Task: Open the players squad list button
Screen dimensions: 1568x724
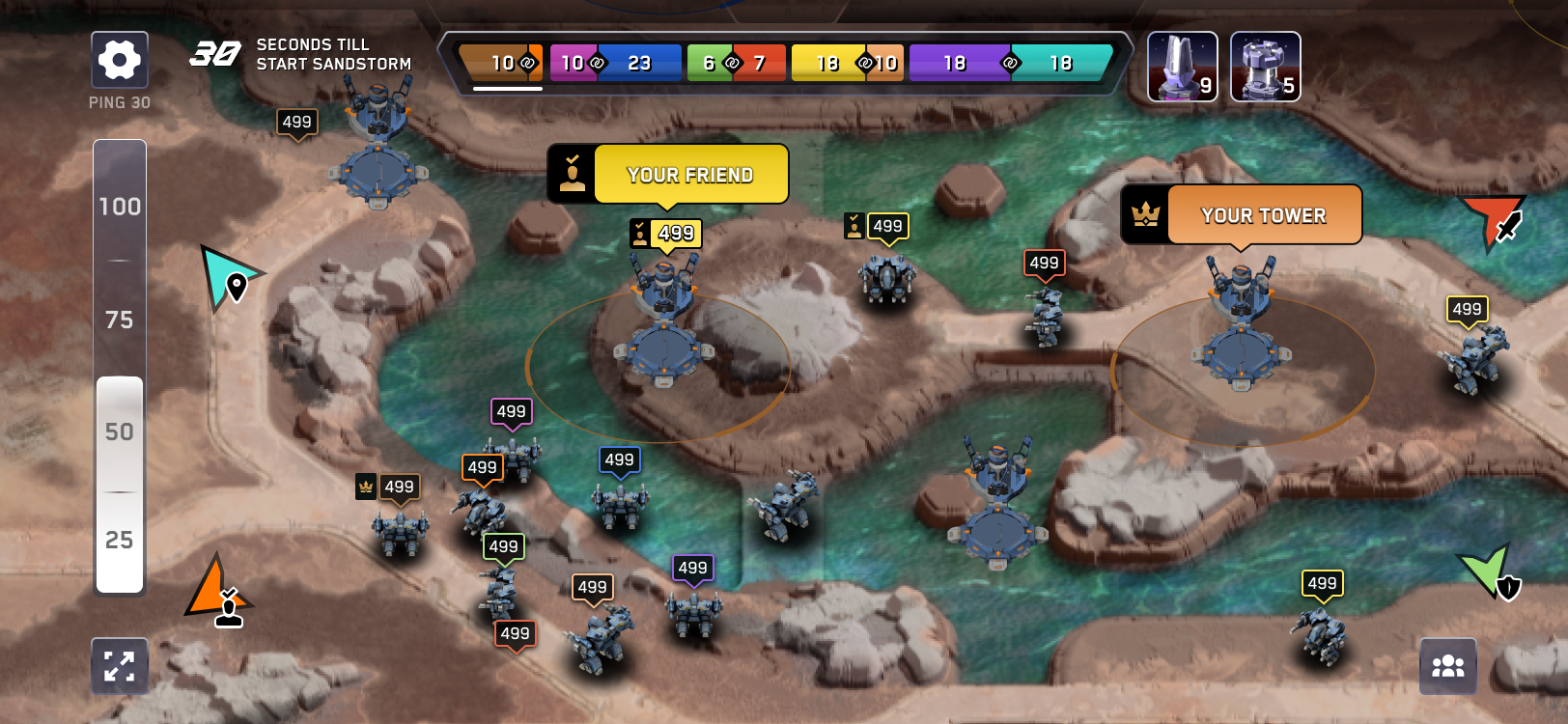Action: coord(1447,666)
